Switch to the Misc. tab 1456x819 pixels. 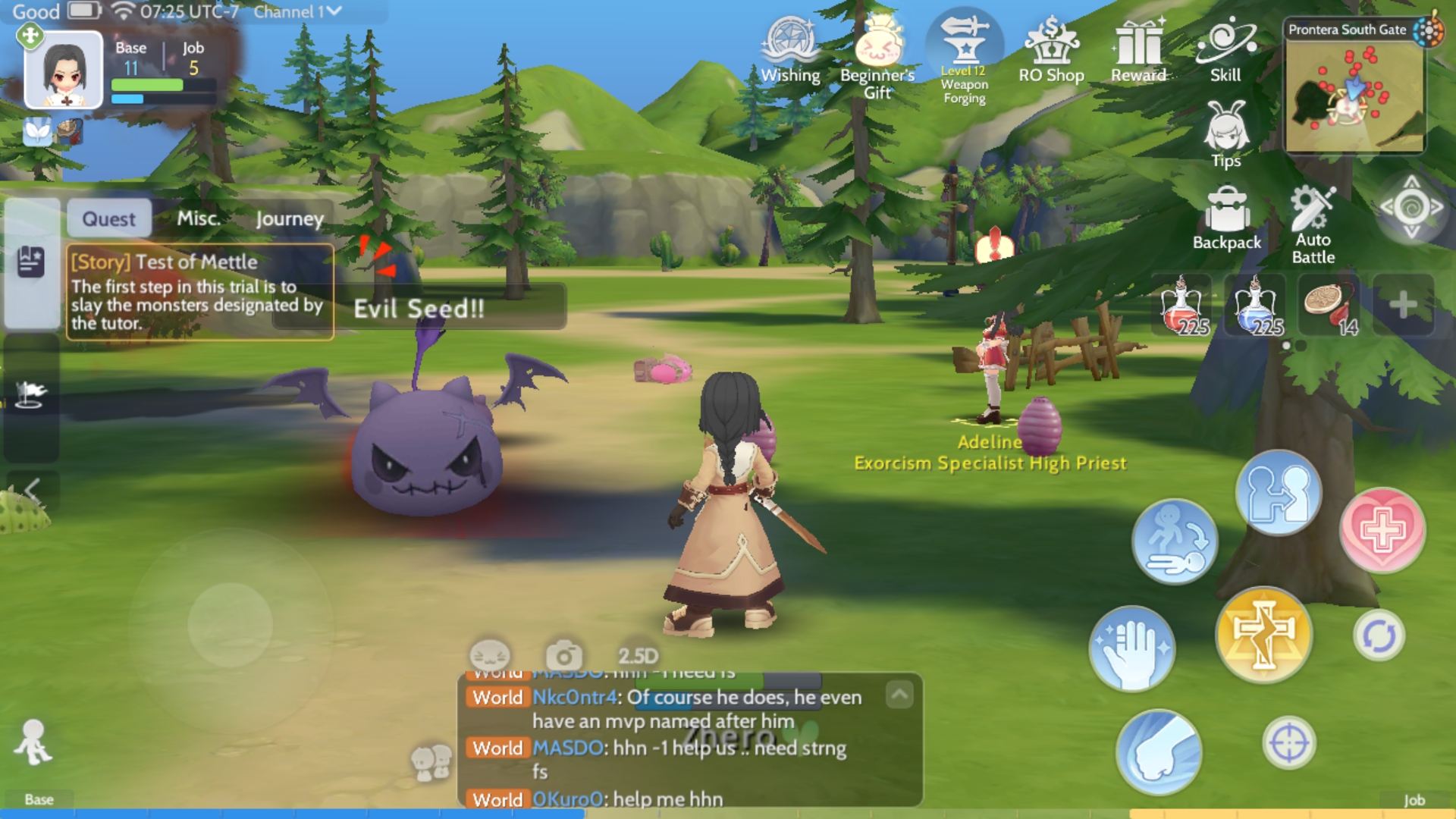tap(199, 218)
